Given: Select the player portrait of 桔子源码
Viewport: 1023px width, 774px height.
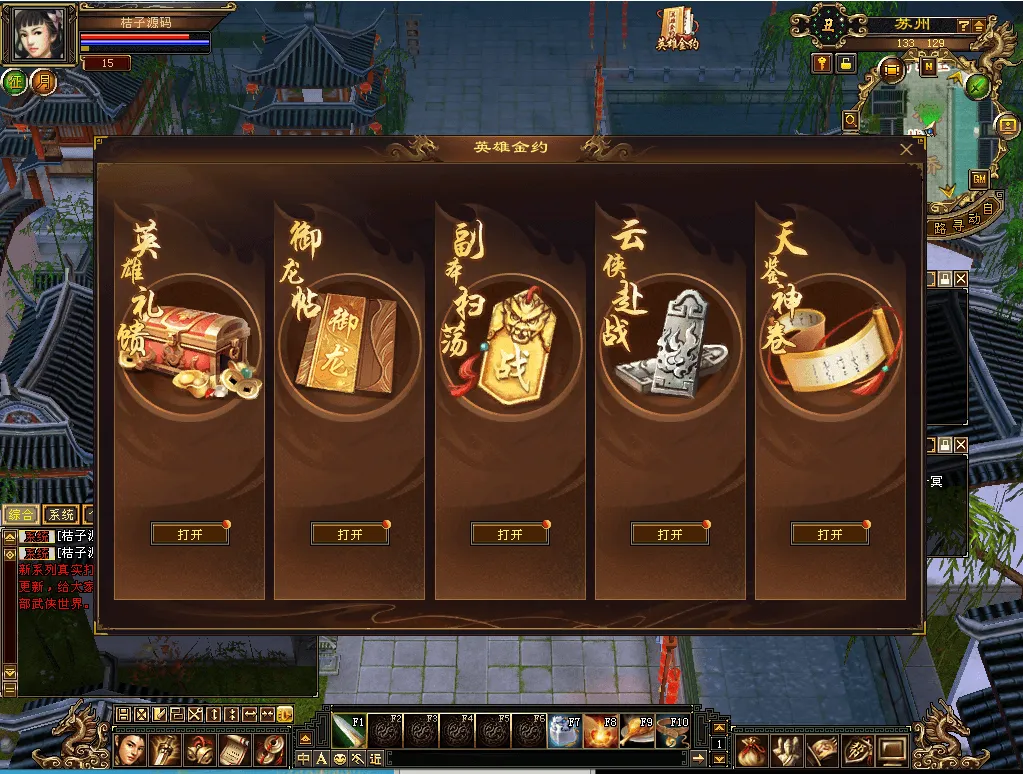Looking at the screenshot, I should coord(38,35).
